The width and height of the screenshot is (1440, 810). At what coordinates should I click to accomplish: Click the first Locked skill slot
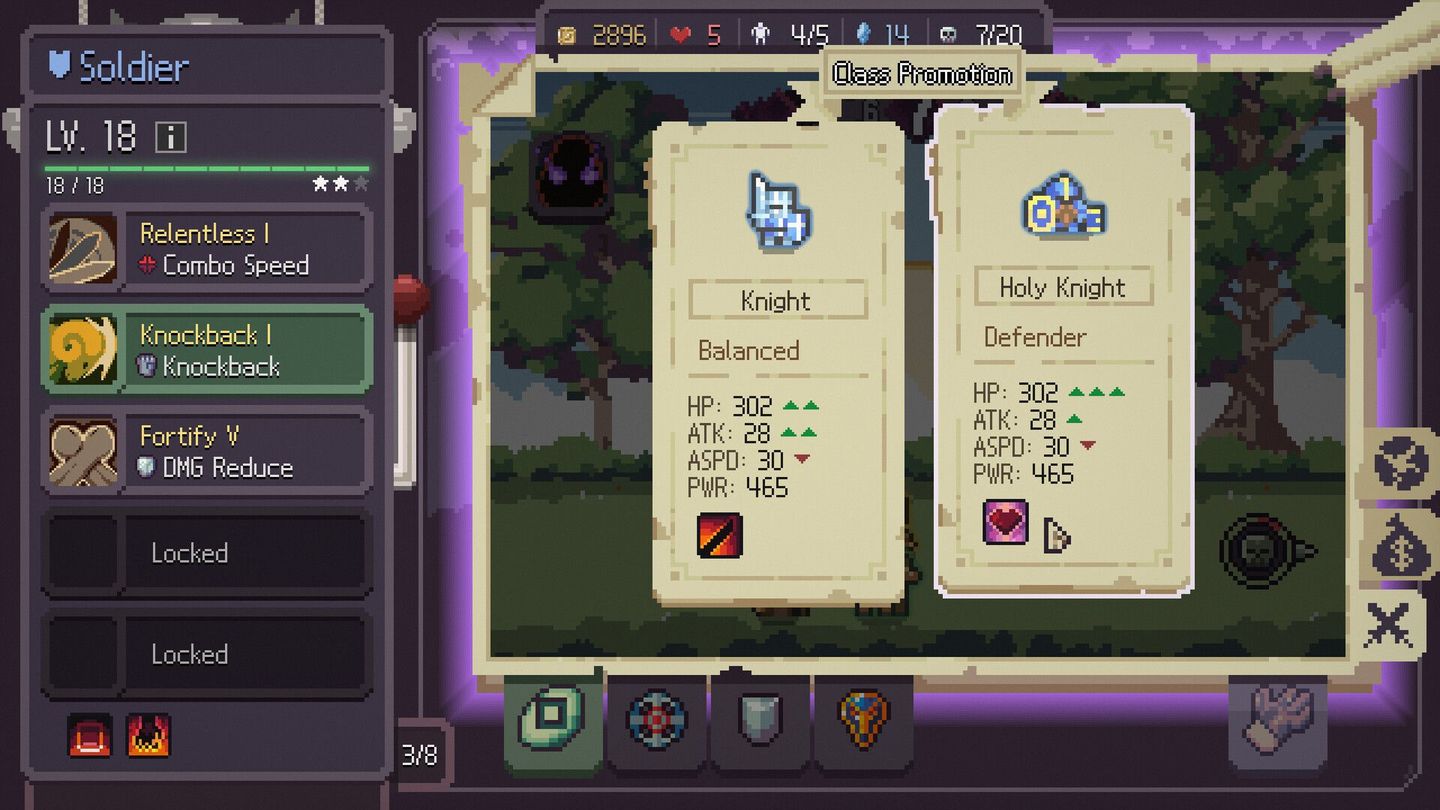(x=205, y=553)
